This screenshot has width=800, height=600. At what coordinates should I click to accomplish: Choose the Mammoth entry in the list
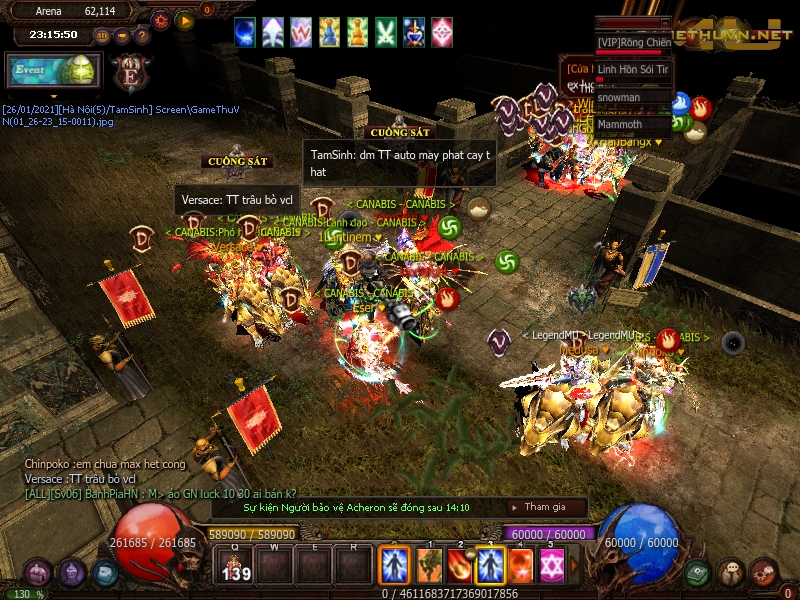coord(634,125)
